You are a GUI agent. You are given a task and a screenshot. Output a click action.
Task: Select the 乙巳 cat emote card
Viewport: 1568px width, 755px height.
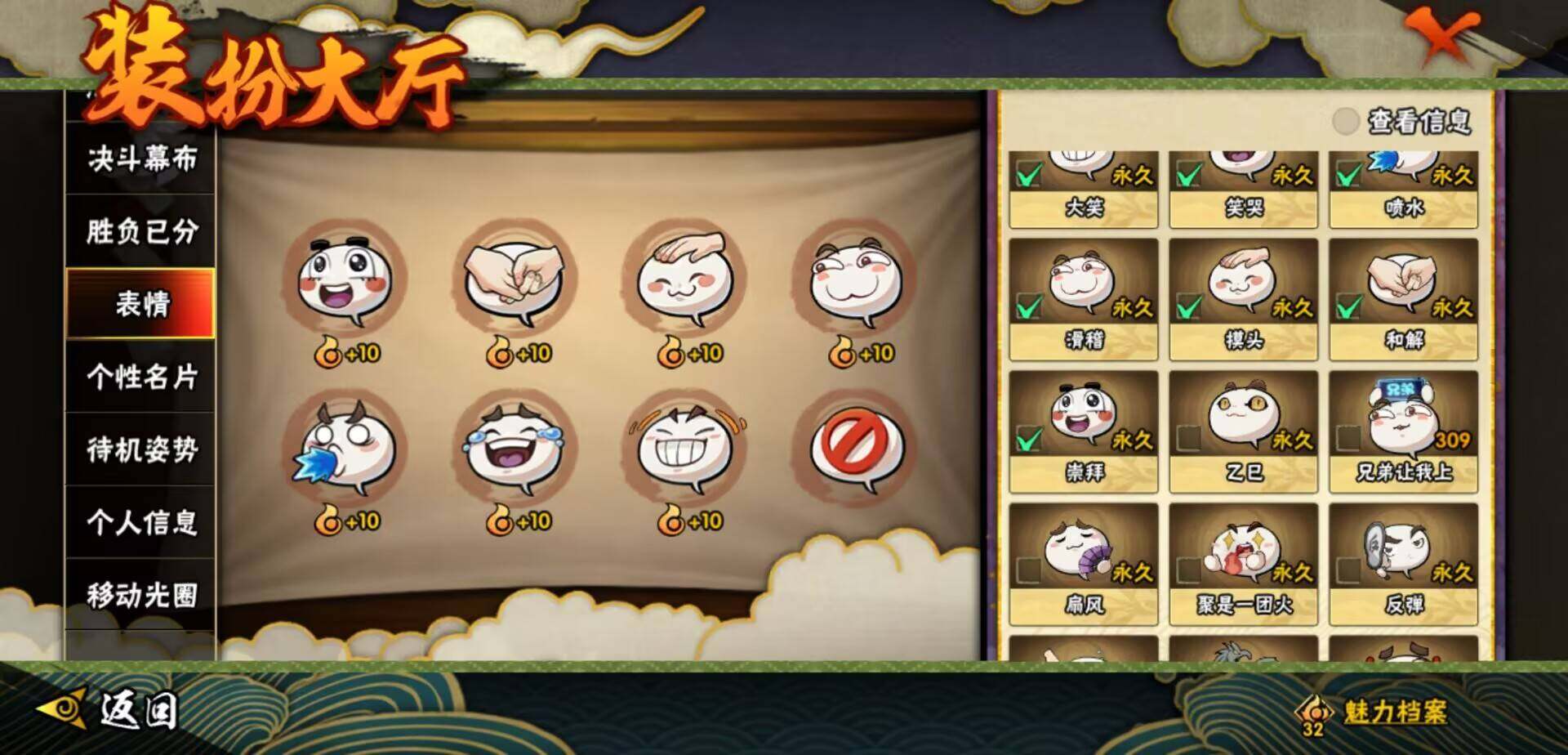pyautogui.click(x=1243, y=431)
